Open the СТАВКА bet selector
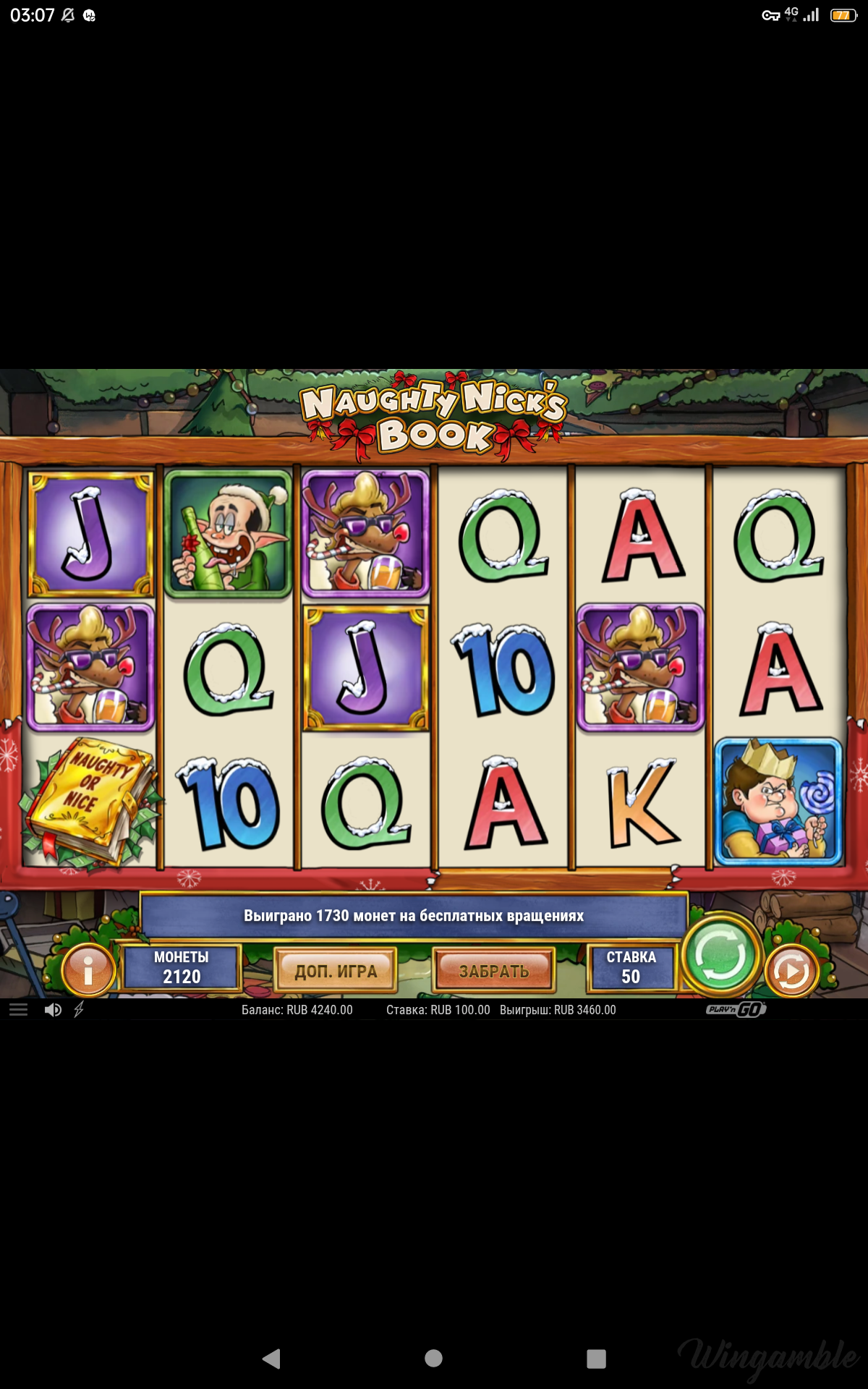The height and width of the screenshot is (1389, 868). coord(631,968)
